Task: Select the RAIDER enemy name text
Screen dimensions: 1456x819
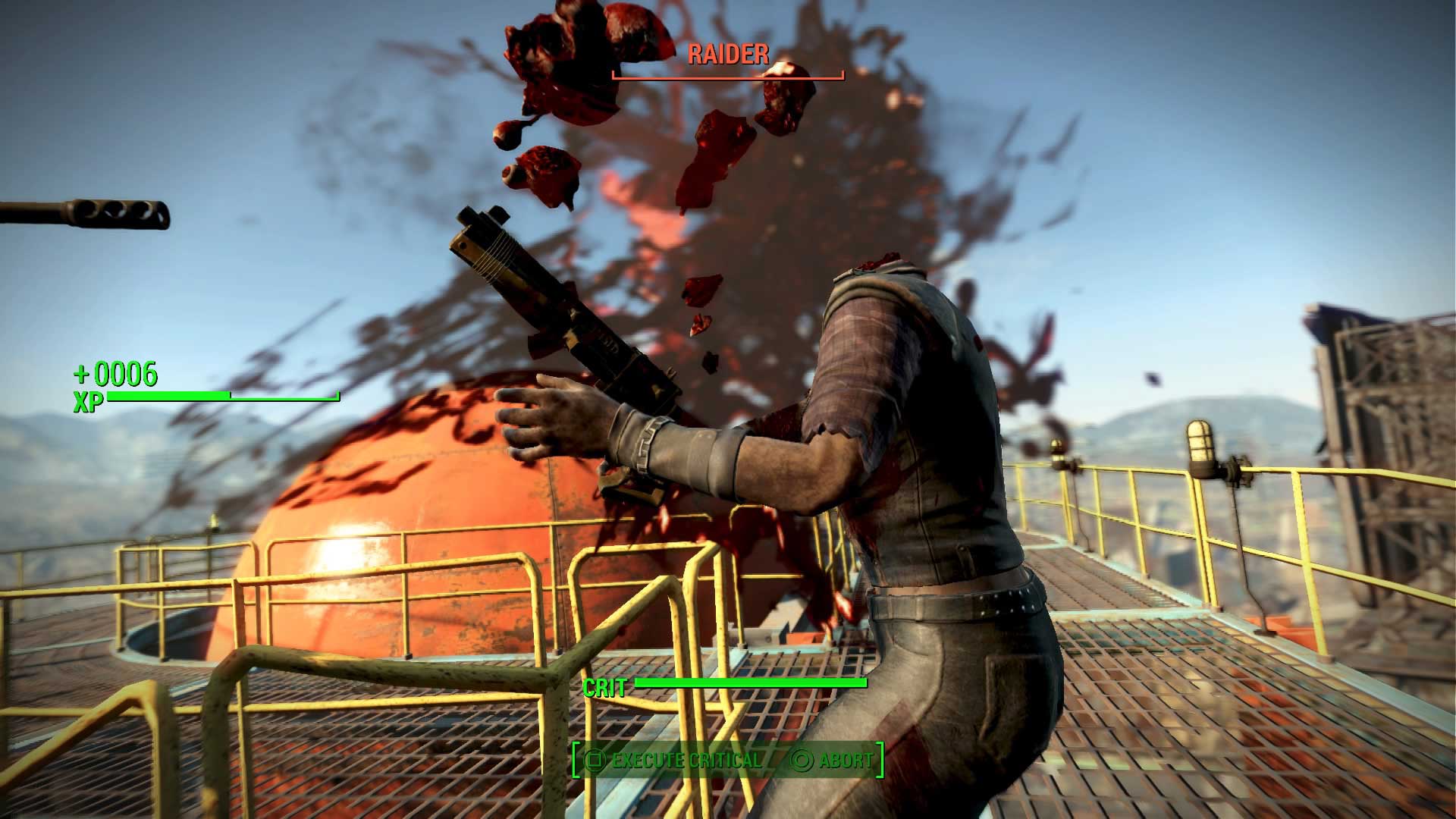Action: 726,55
